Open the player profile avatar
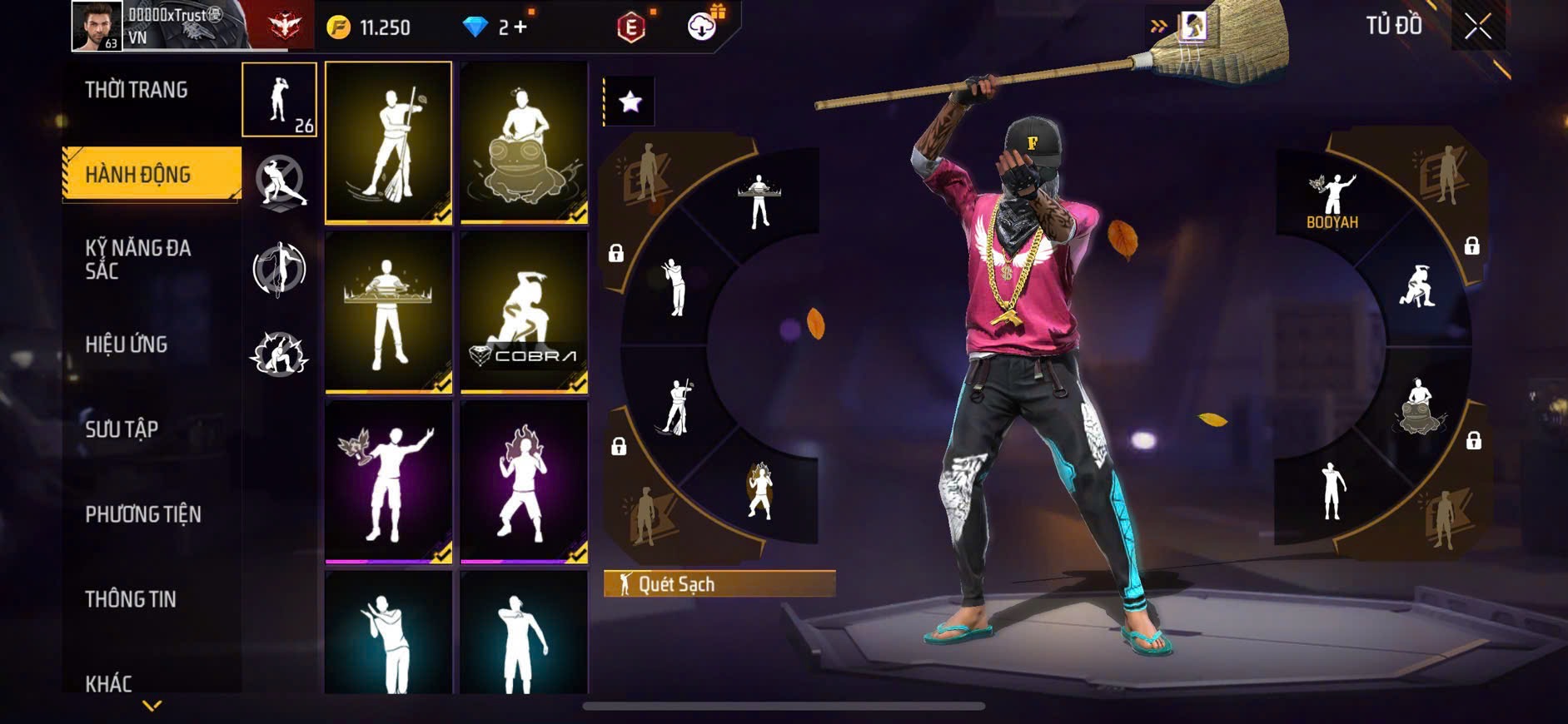Screen dimensions: 1568x724 pyautogui.click(x=97, y=26)
